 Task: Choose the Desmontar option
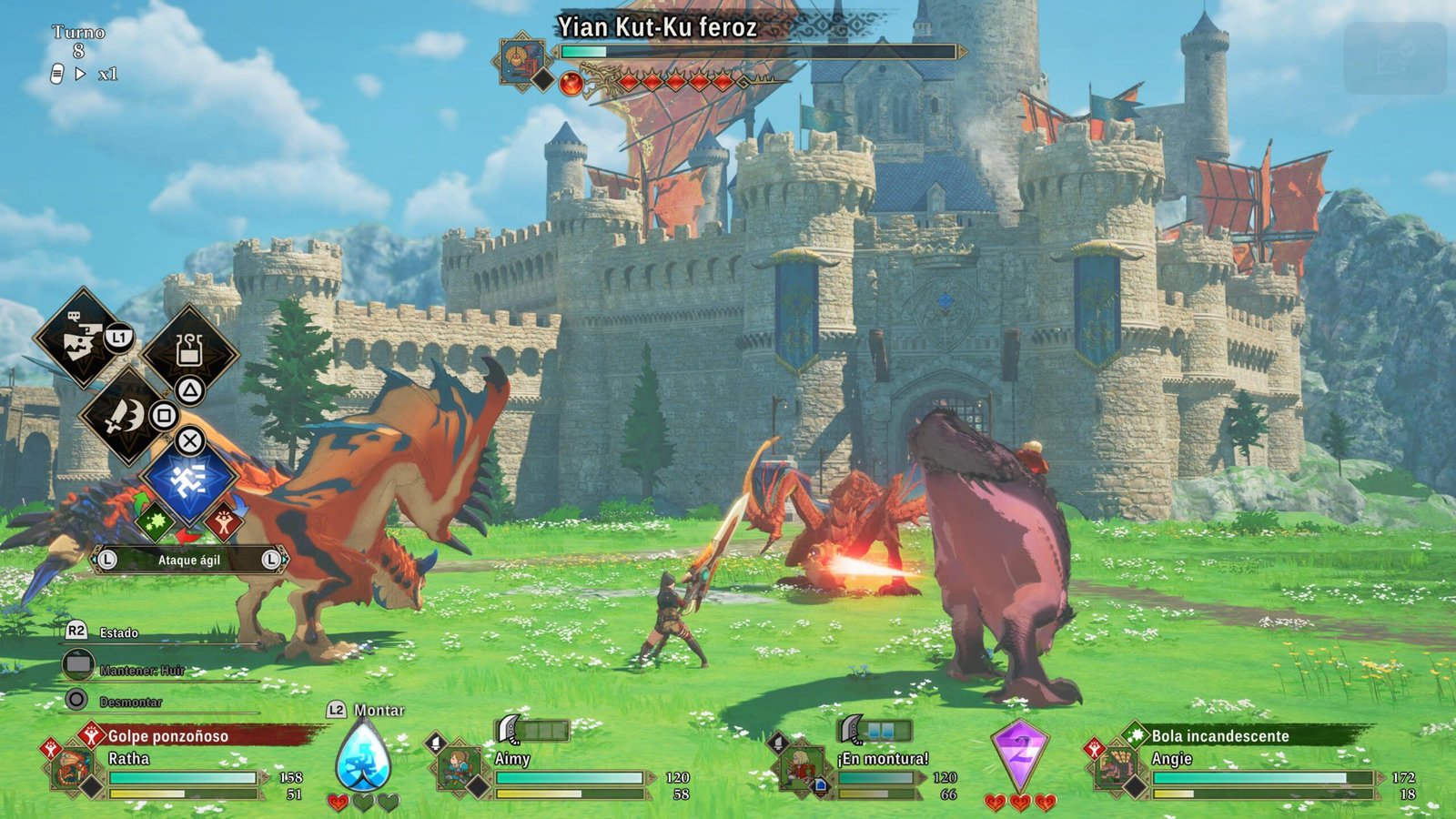tap(130, 702)
